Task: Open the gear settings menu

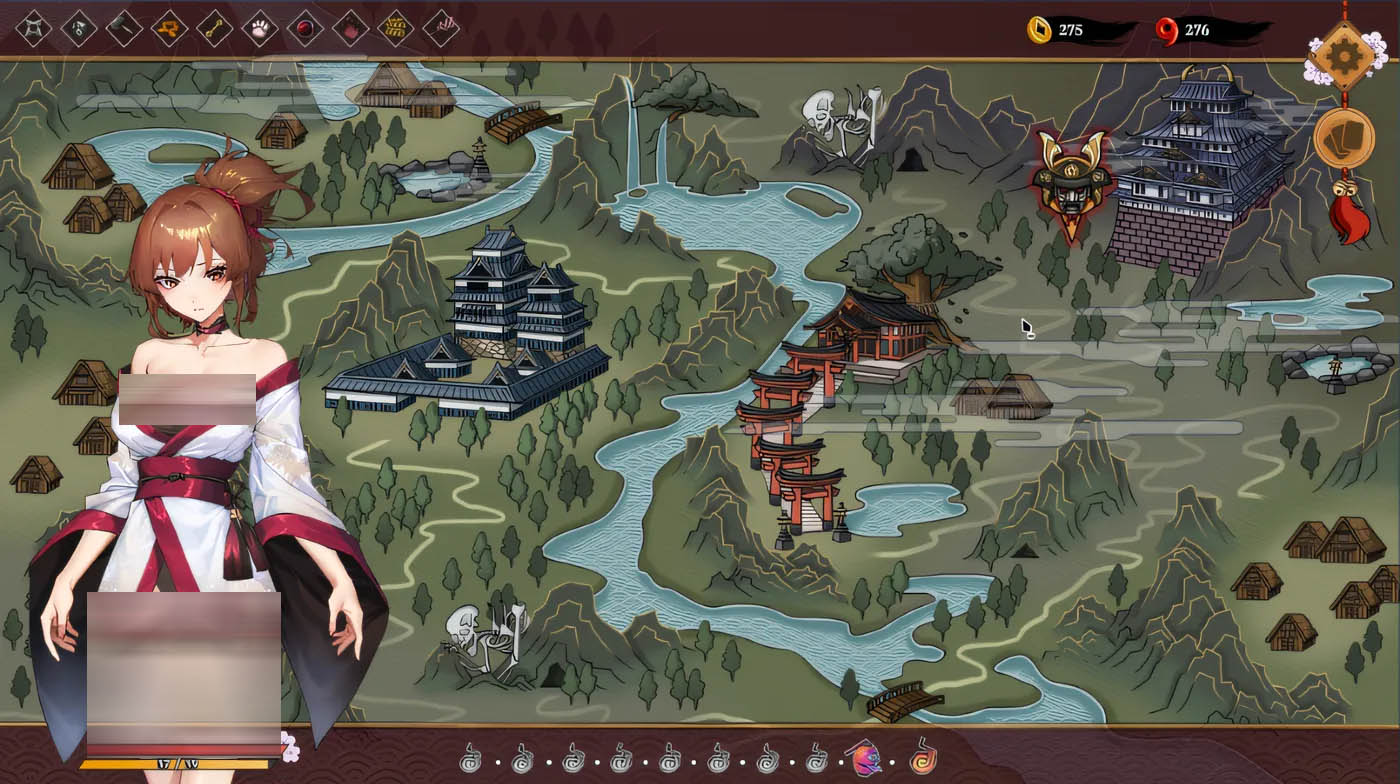Action: click(x=1342, y=56)
